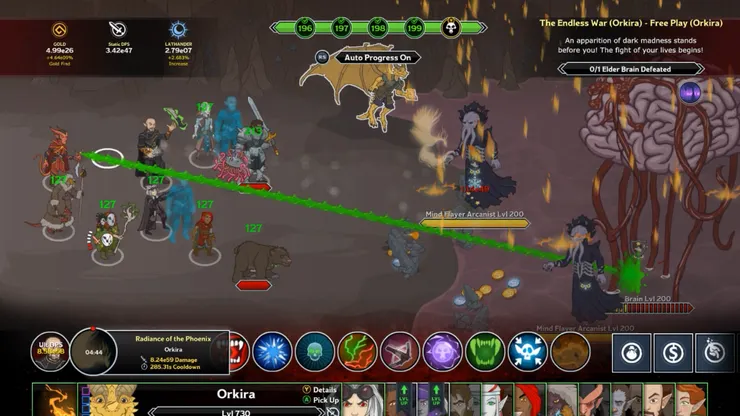Select the brown beast ability icon
The height and width of the screenshot is (416, 740).
point(570,352)
